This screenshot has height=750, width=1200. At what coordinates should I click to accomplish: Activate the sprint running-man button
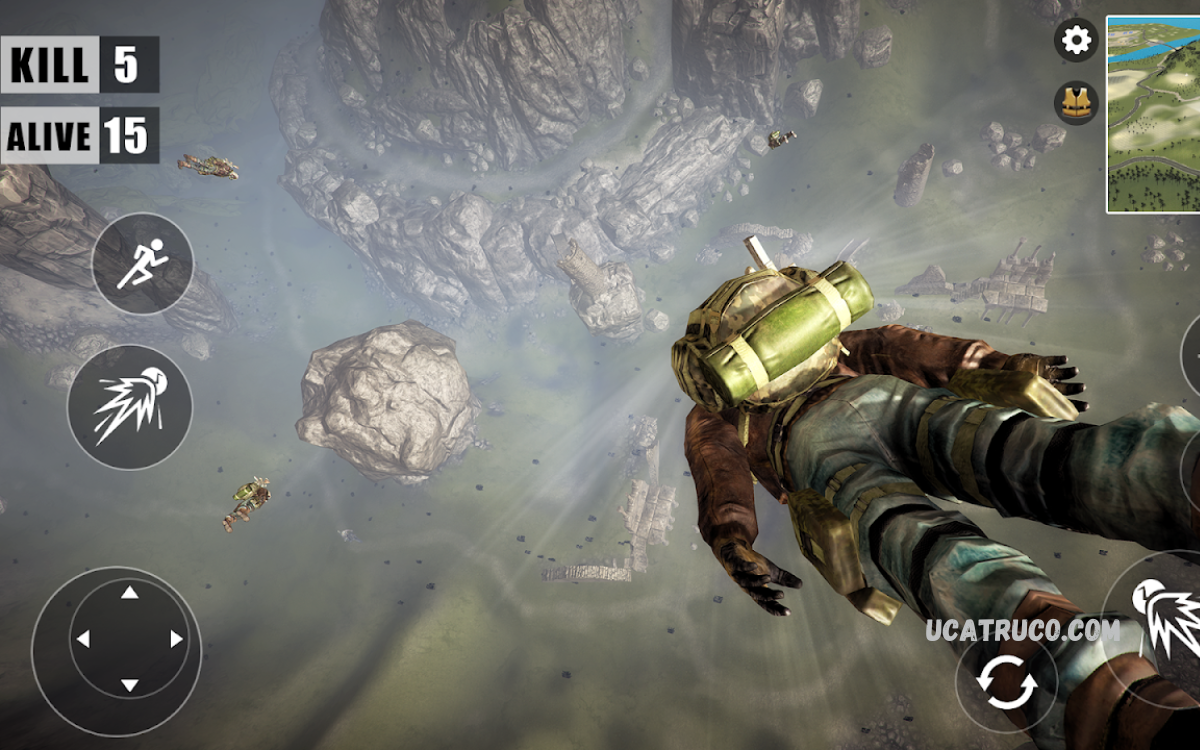pyautogui.click(x=142, y=264)
